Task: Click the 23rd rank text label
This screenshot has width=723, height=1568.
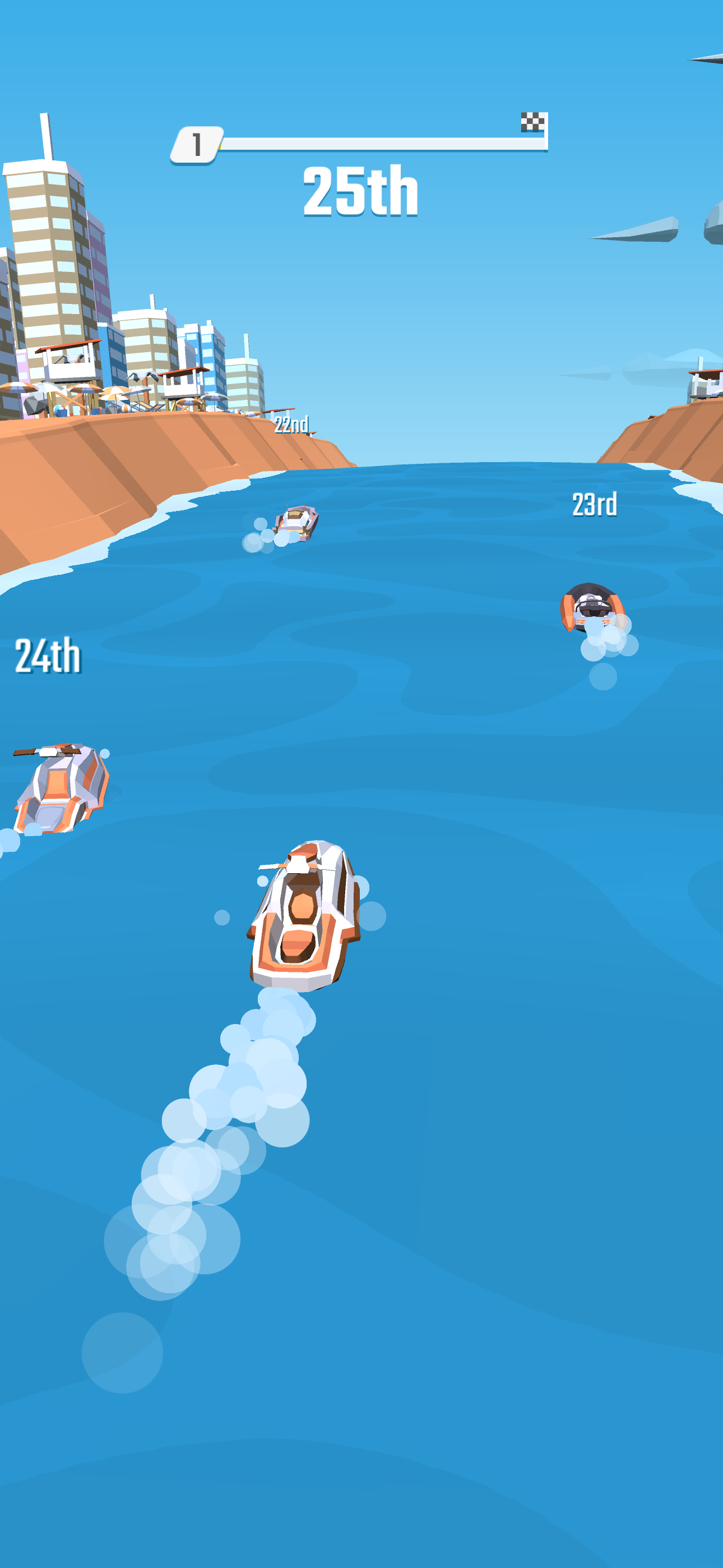Action: [595, 504]
